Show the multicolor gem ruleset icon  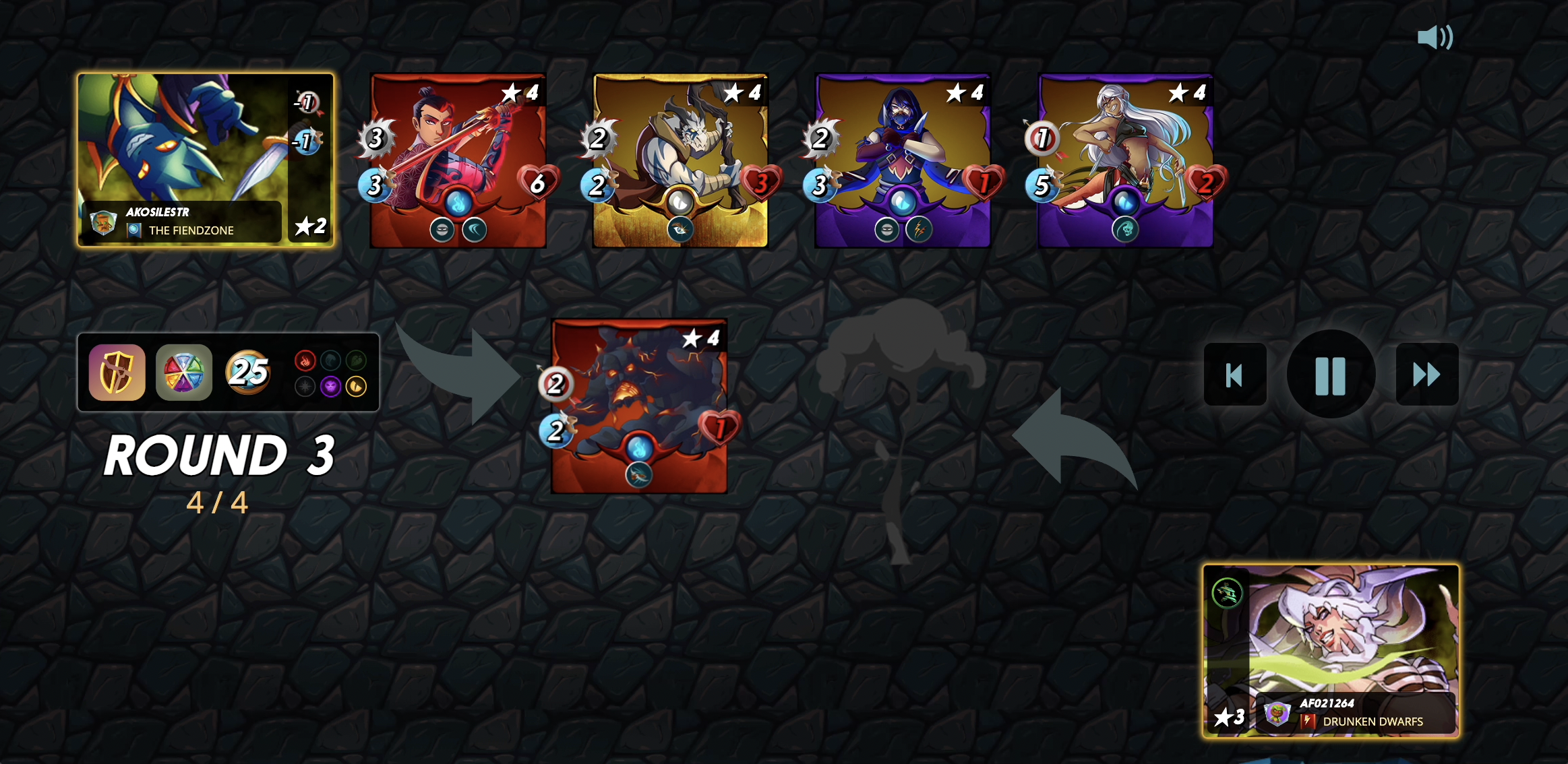pos(183,373)
